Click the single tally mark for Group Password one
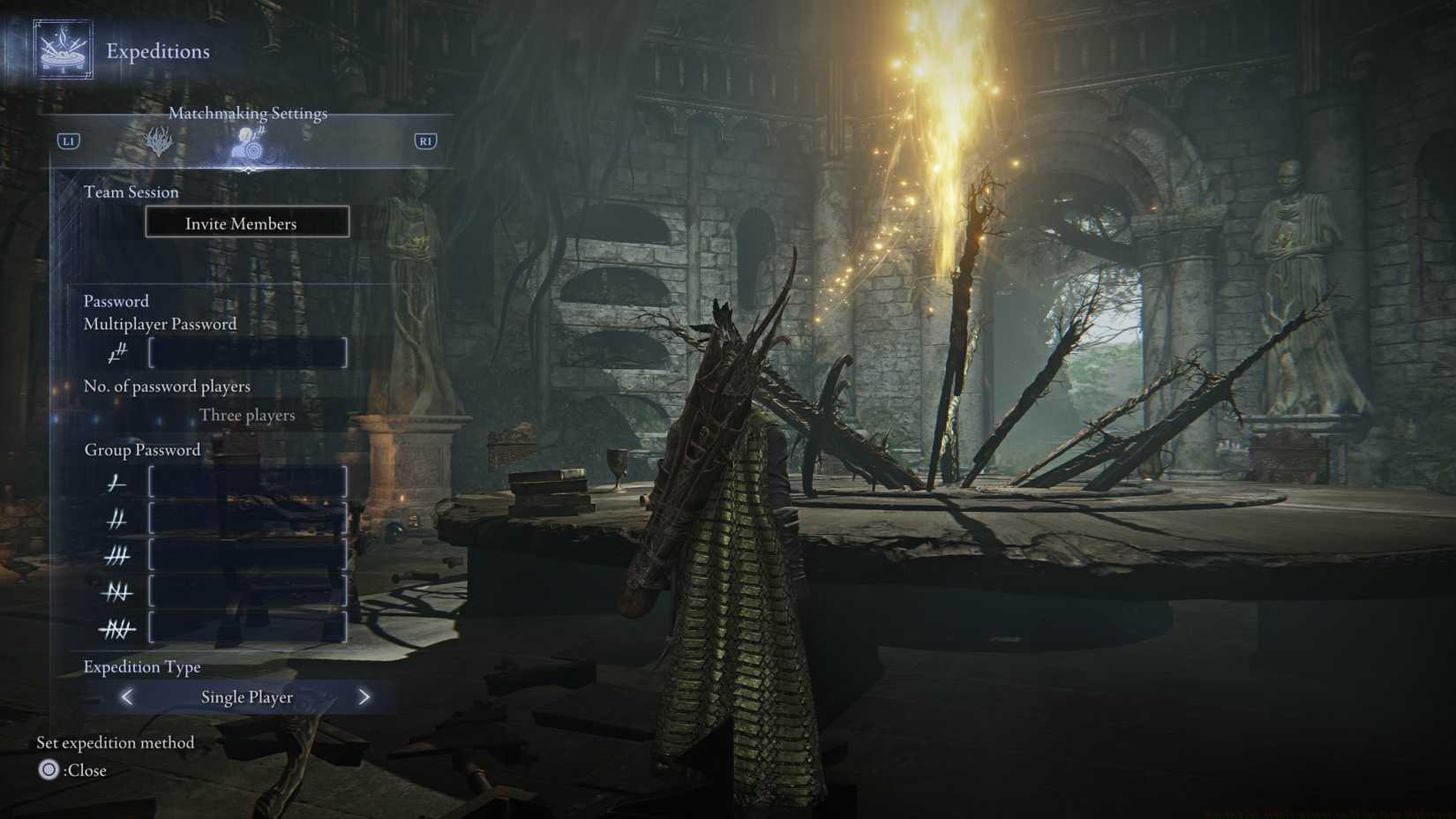Screen dimensions: 1456x819 (x=117, y=483)
